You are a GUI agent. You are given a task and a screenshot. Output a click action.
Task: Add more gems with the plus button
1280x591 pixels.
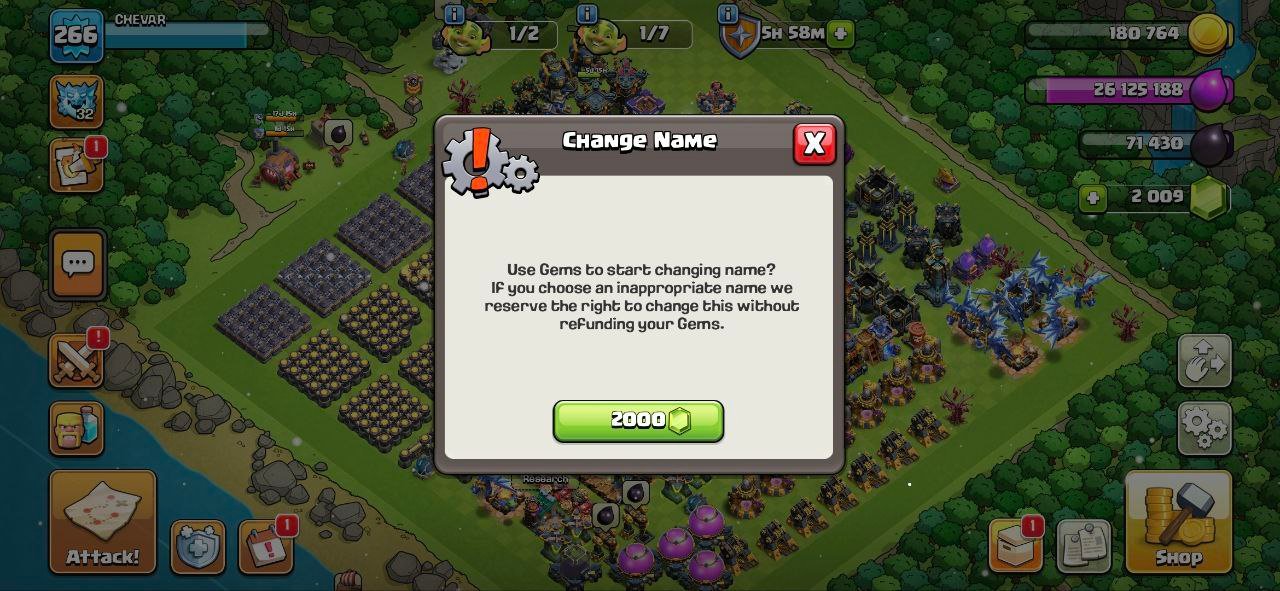[1092, 198]
